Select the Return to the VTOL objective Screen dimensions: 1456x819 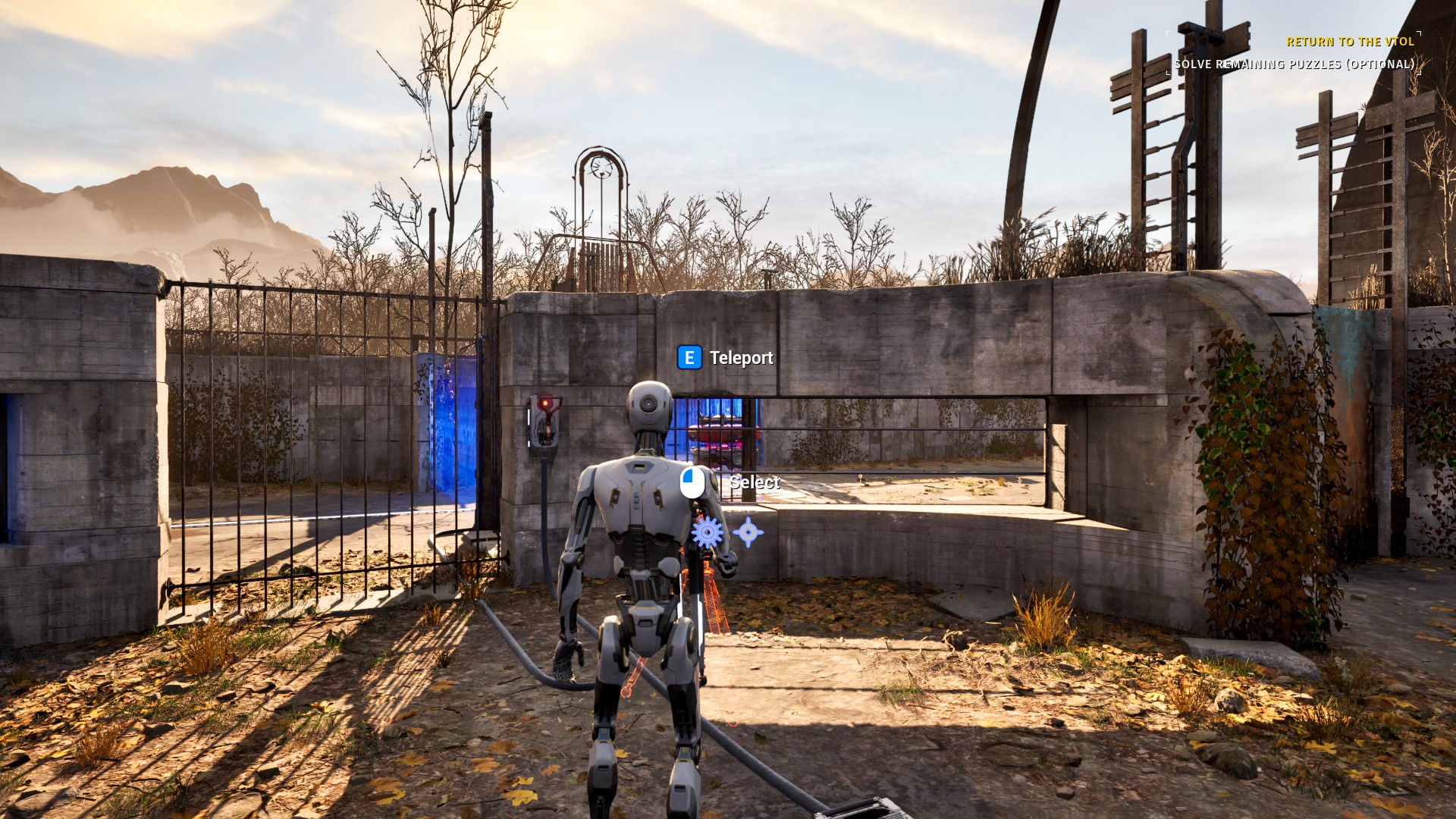pyautogui.click(x=1350, y=42)
